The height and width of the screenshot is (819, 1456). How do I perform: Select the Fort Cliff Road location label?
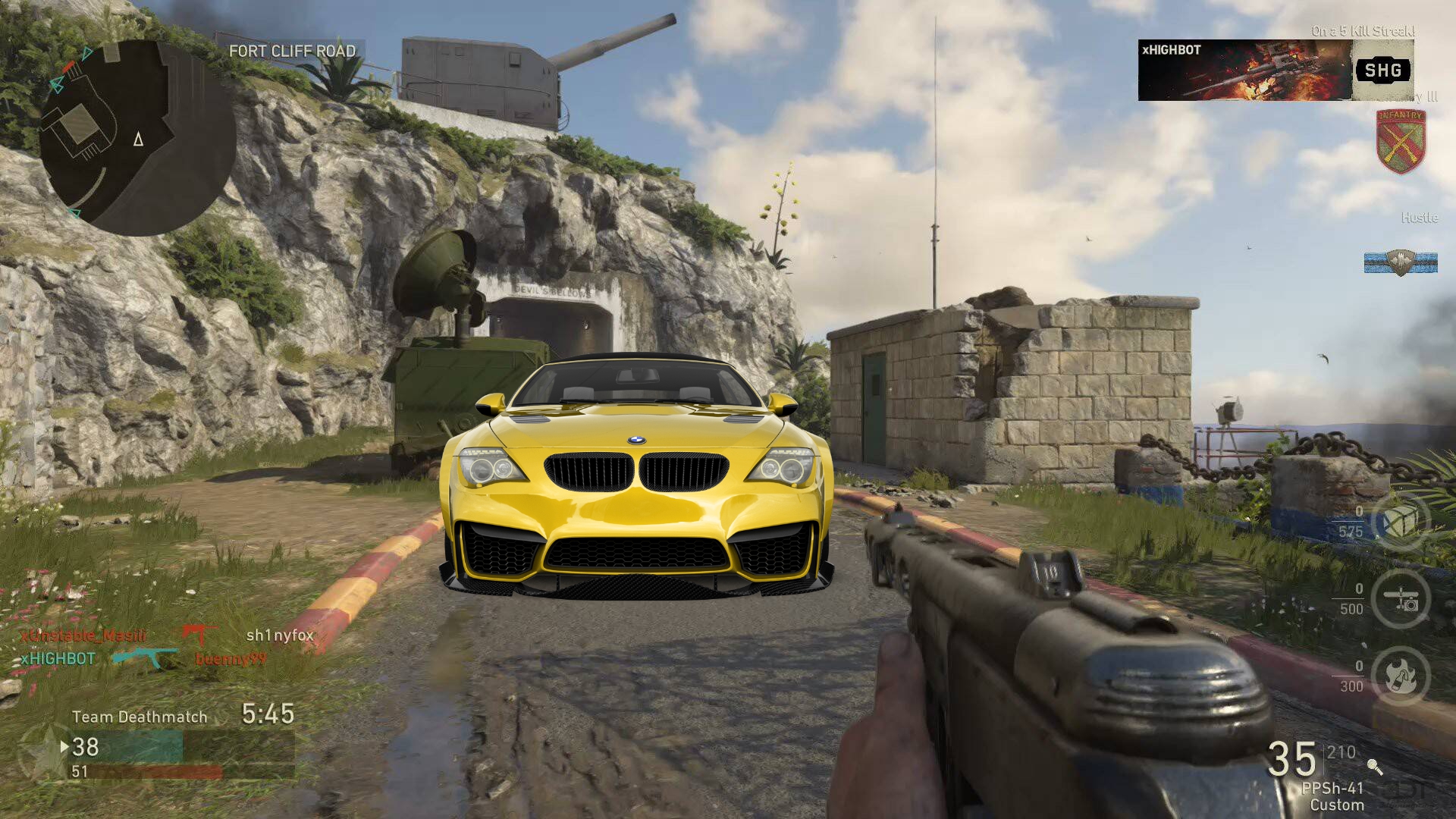(291, 52)
